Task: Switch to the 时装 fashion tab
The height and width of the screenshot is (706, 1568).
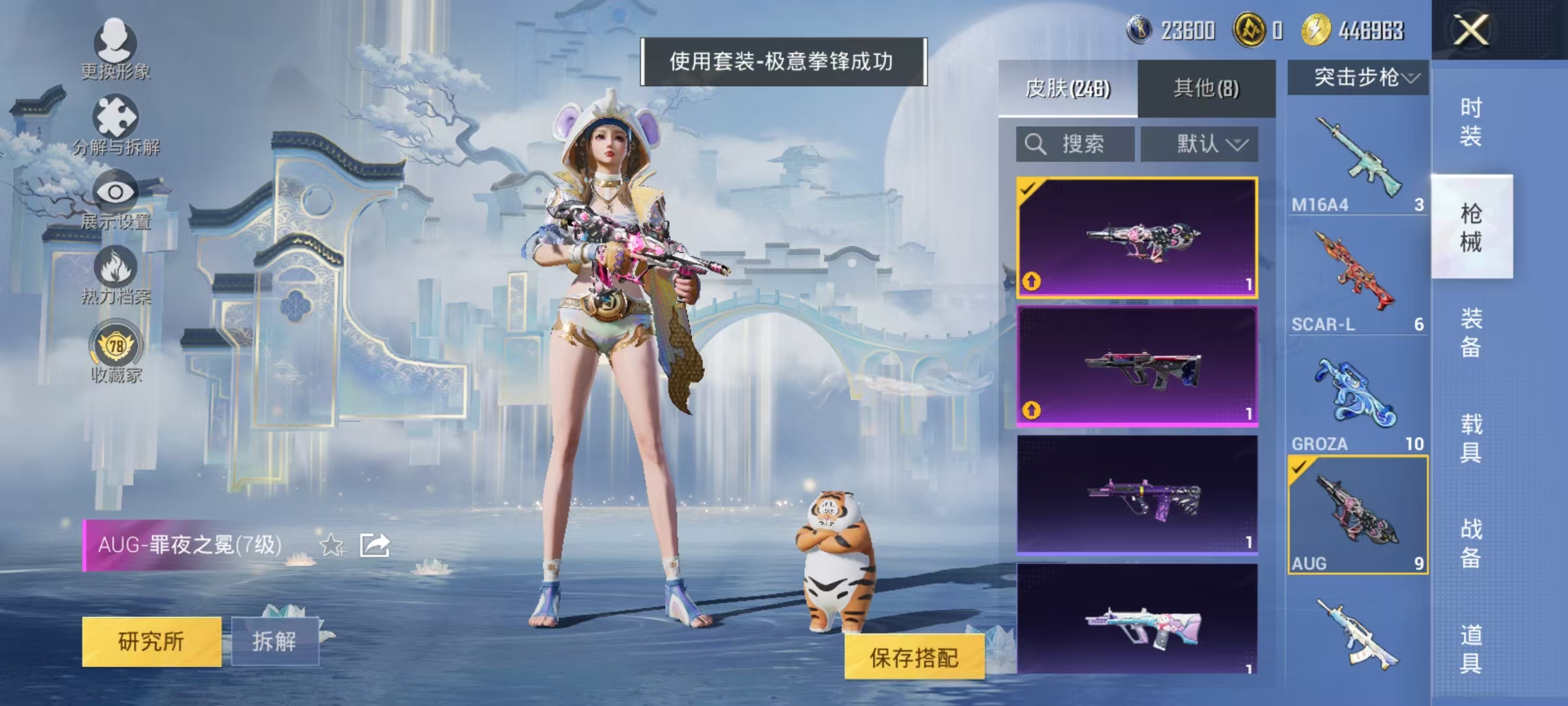Action: (x=1473, y=121)
